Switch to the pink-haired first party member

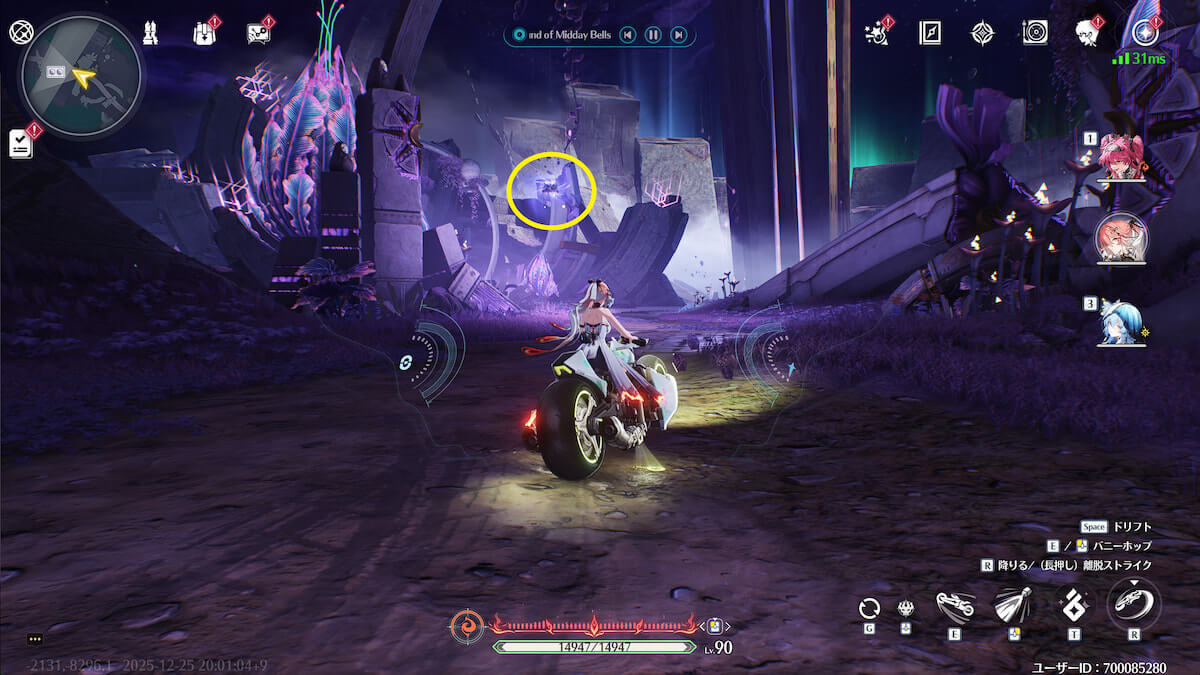click(1122, 157)
